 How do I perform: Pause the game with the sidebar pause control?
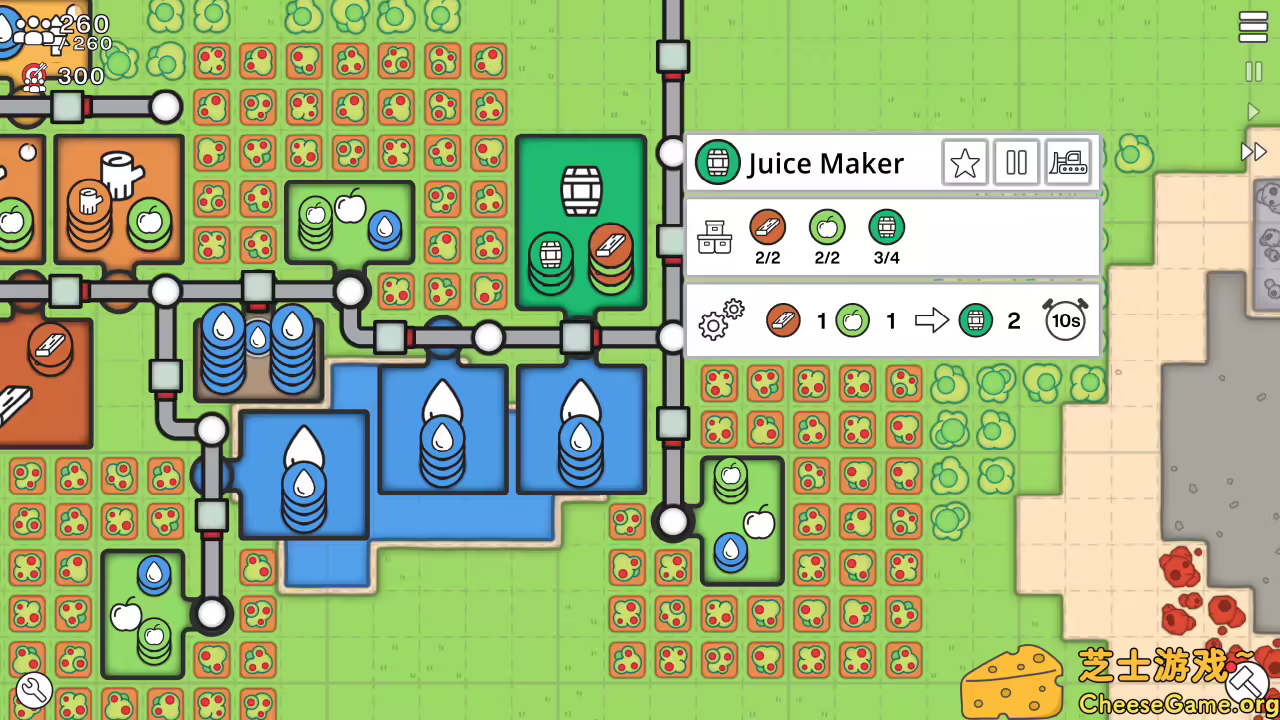[1254, 72]
